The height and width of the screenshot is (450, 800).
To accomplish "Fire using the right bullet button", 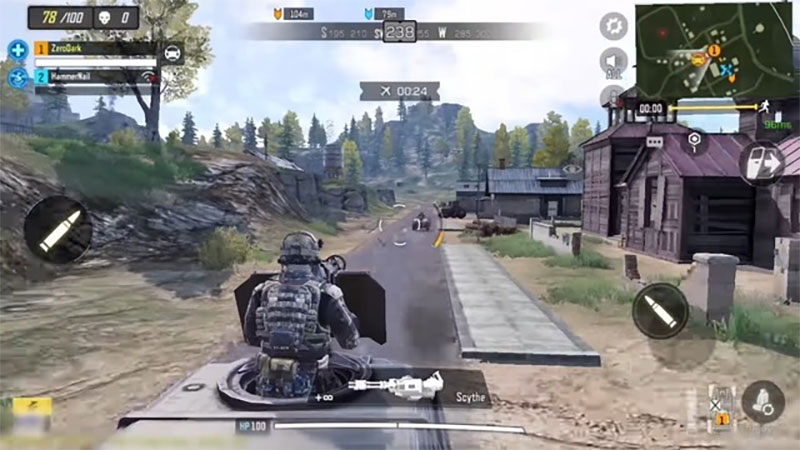I will tap(660, 310).
